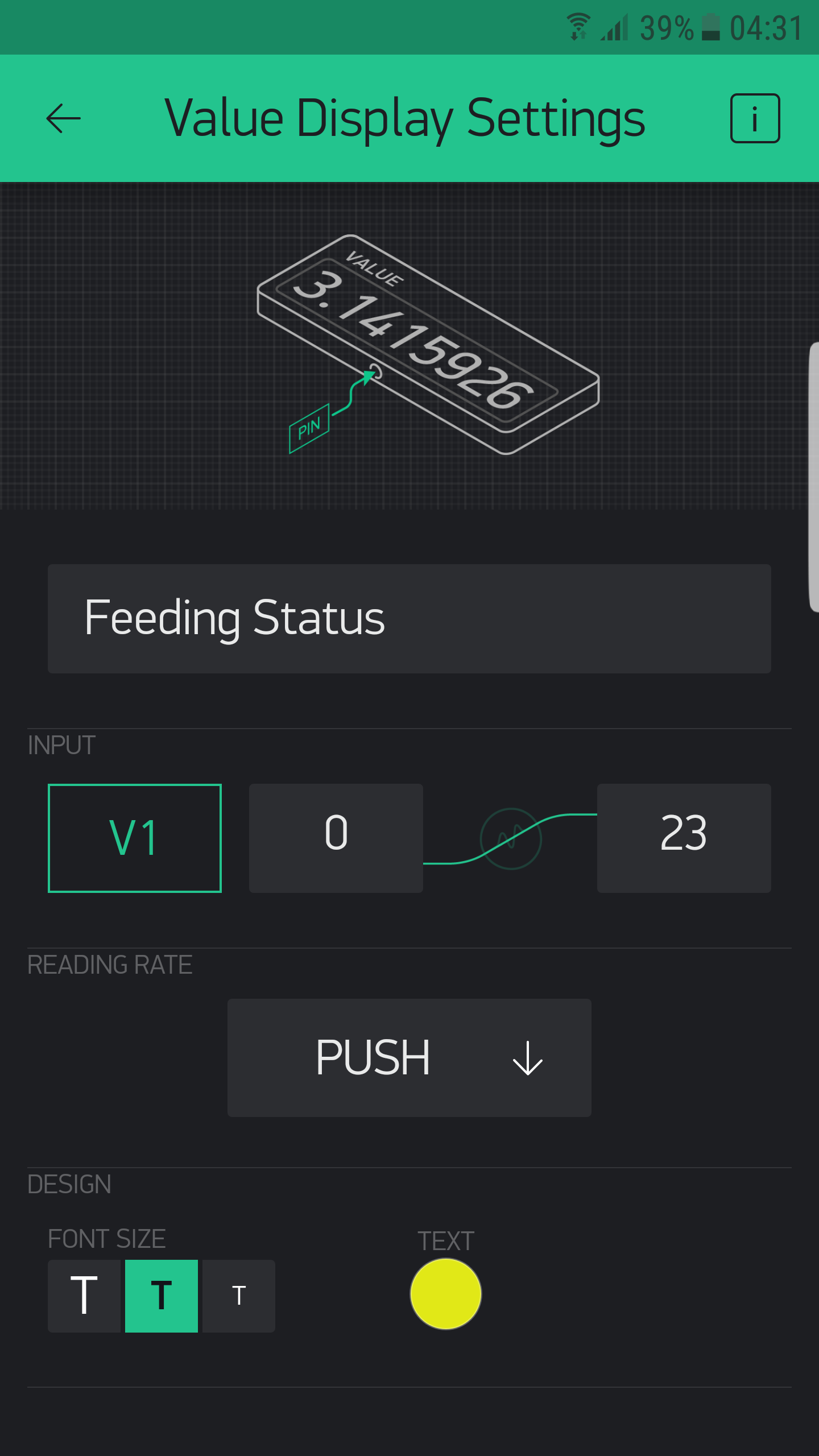819x1456 pixels.
Task: Open the INPUT section settings
Action: pyautogui.click(x=61, y=745)
